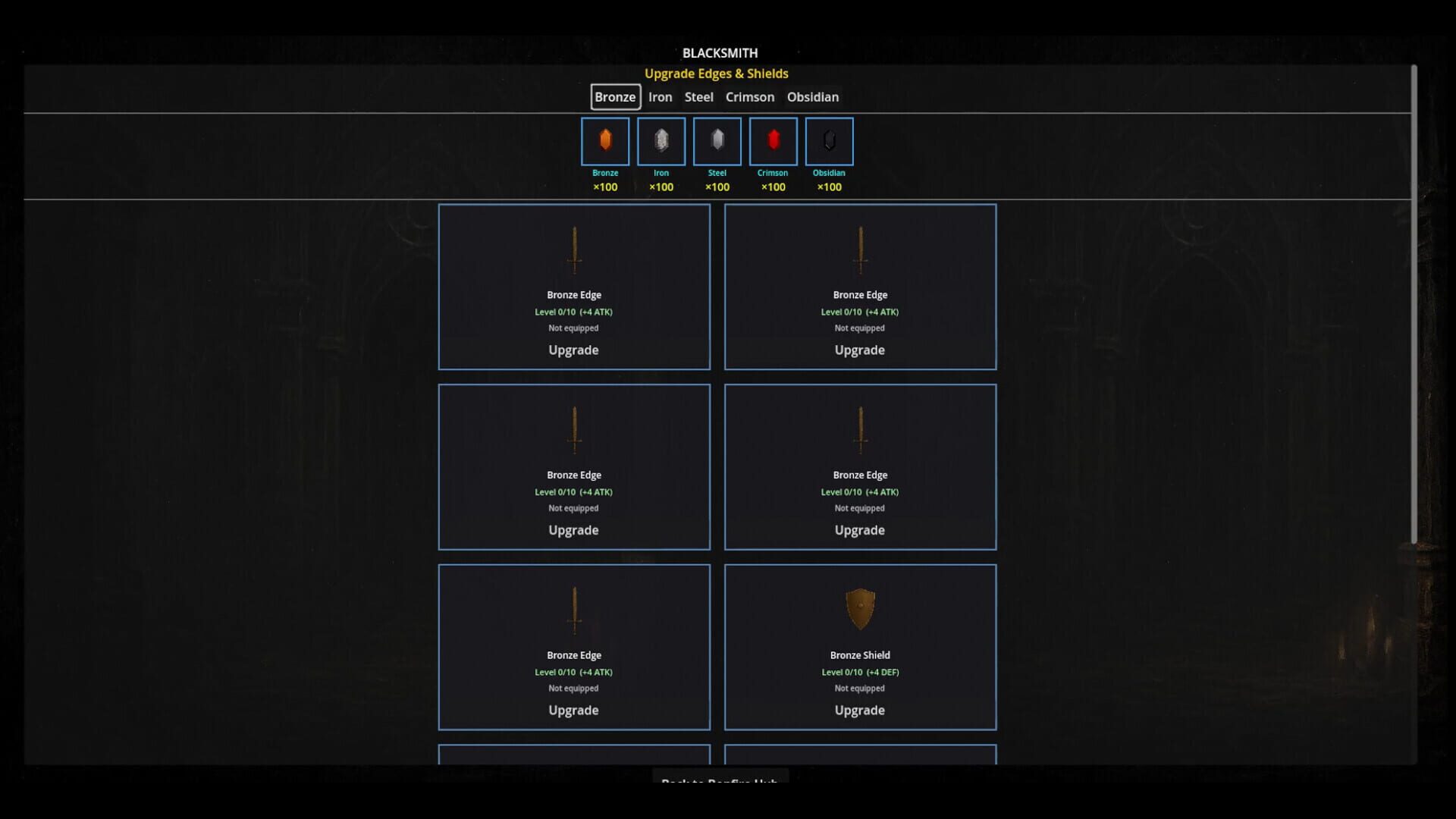Upgrade the top-left Bronze Edge
The width and height of the screenshot is (1456, 819).
pos(574,350)
